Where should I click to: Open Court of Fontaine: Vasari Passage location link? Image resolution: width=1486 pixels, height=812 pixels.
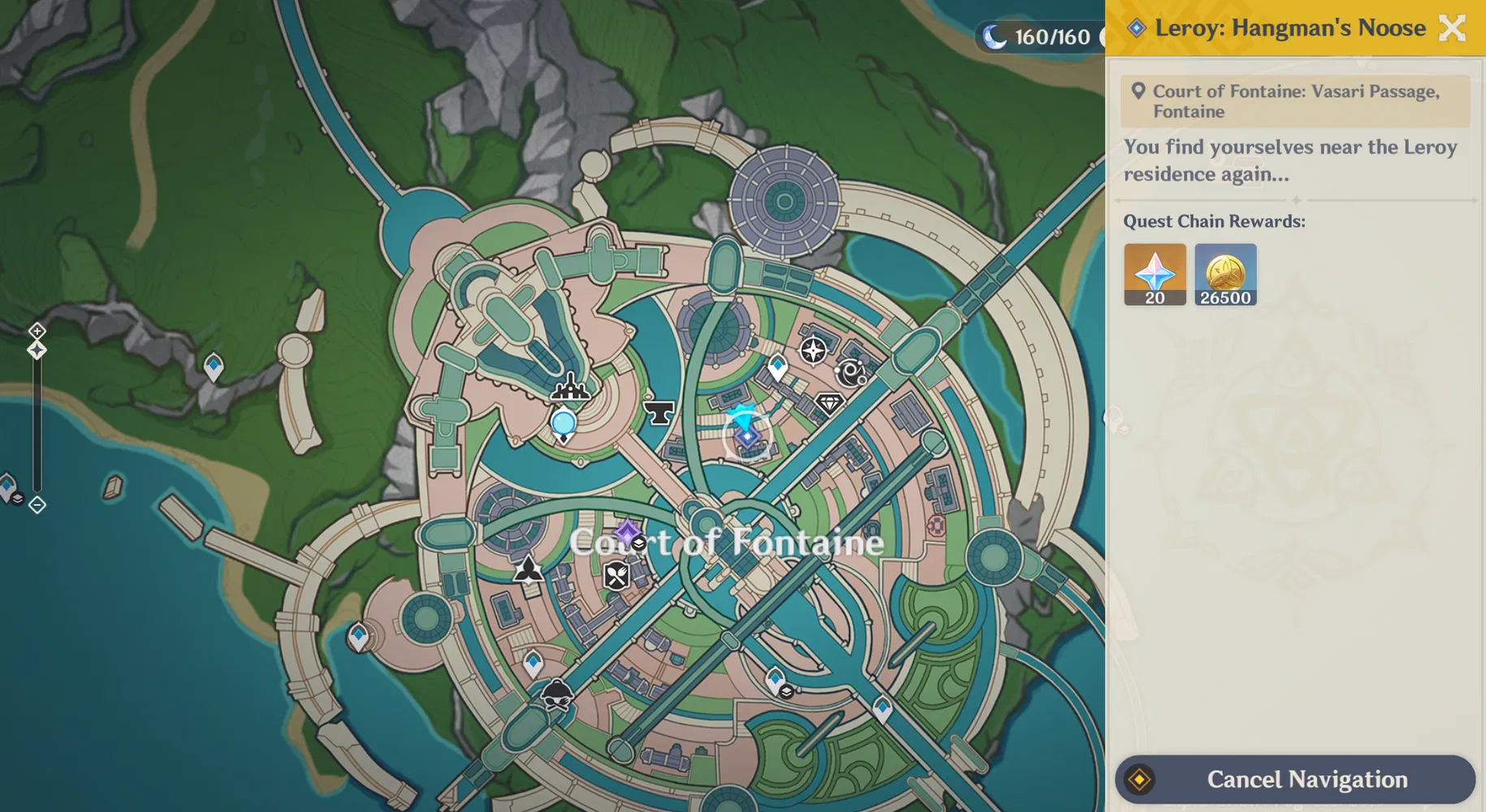(1295, 101)
